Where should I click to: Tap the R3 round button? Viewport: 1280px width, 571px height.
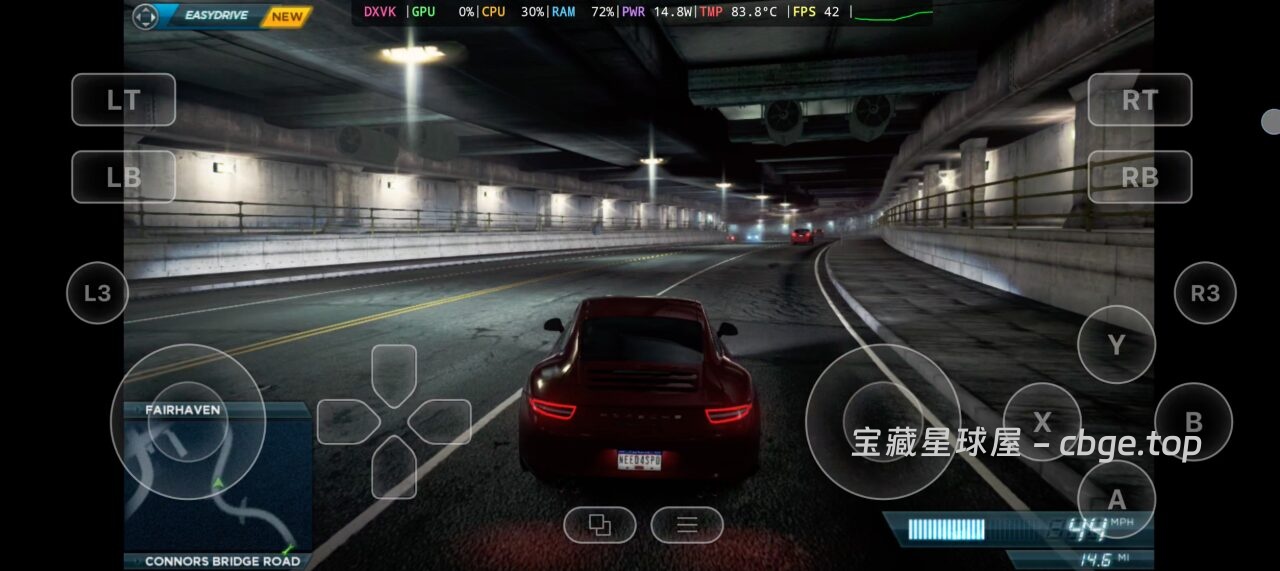pos(1205,293)
